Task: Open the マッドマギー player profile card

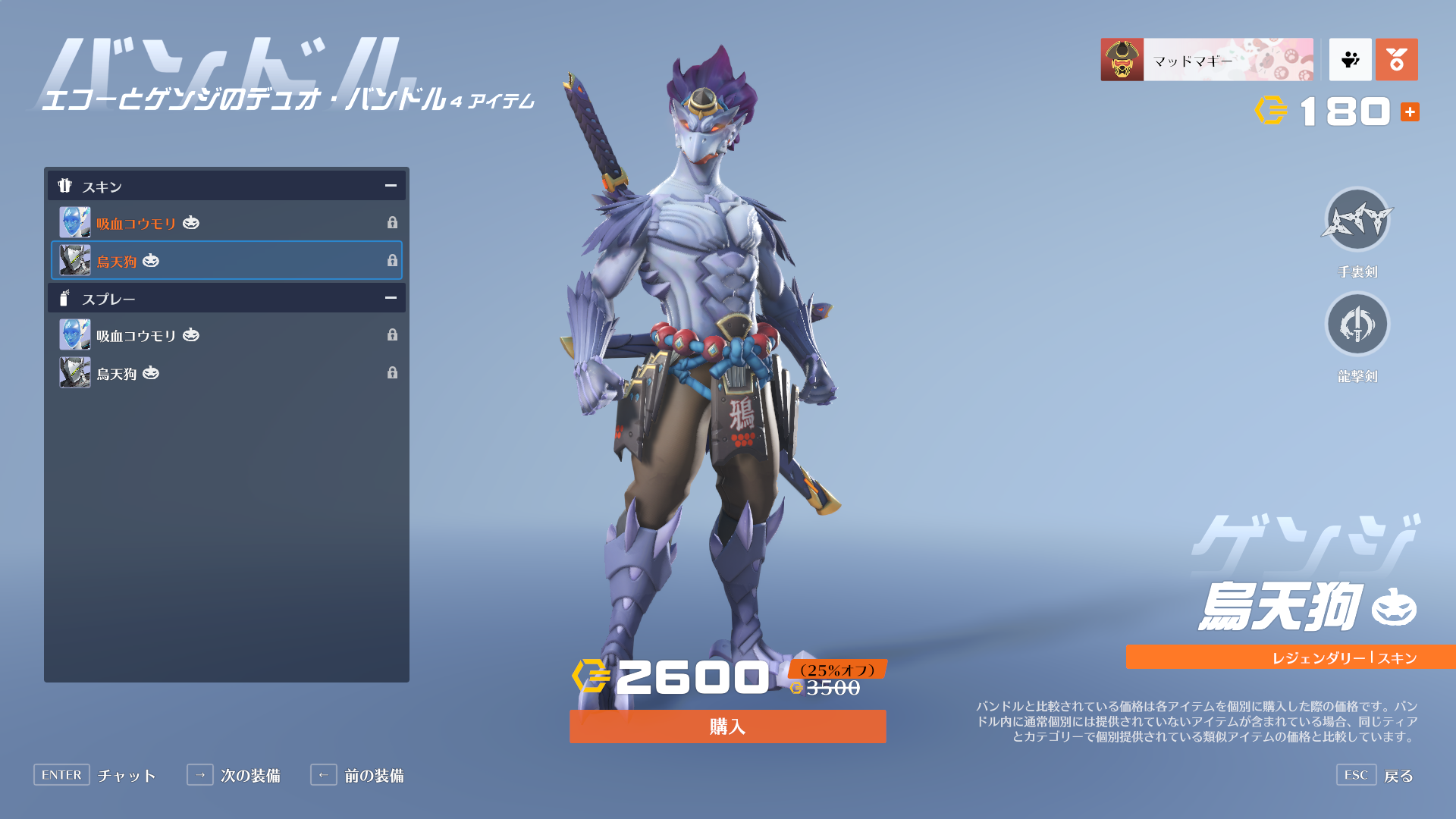Action: (x=1207, y=60)
